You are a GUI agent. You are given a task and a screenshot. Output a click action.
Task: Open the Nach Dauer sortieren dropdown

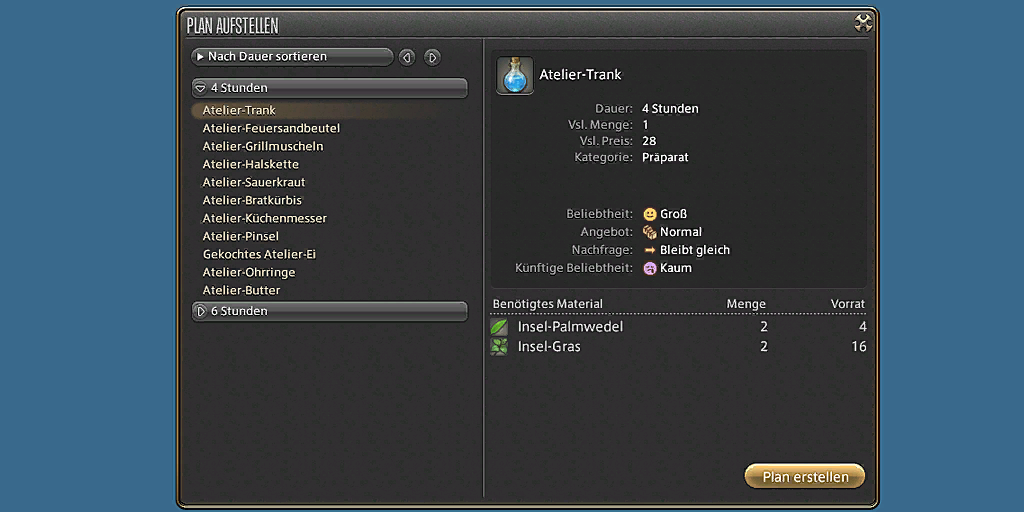click(x=292, y=57)
